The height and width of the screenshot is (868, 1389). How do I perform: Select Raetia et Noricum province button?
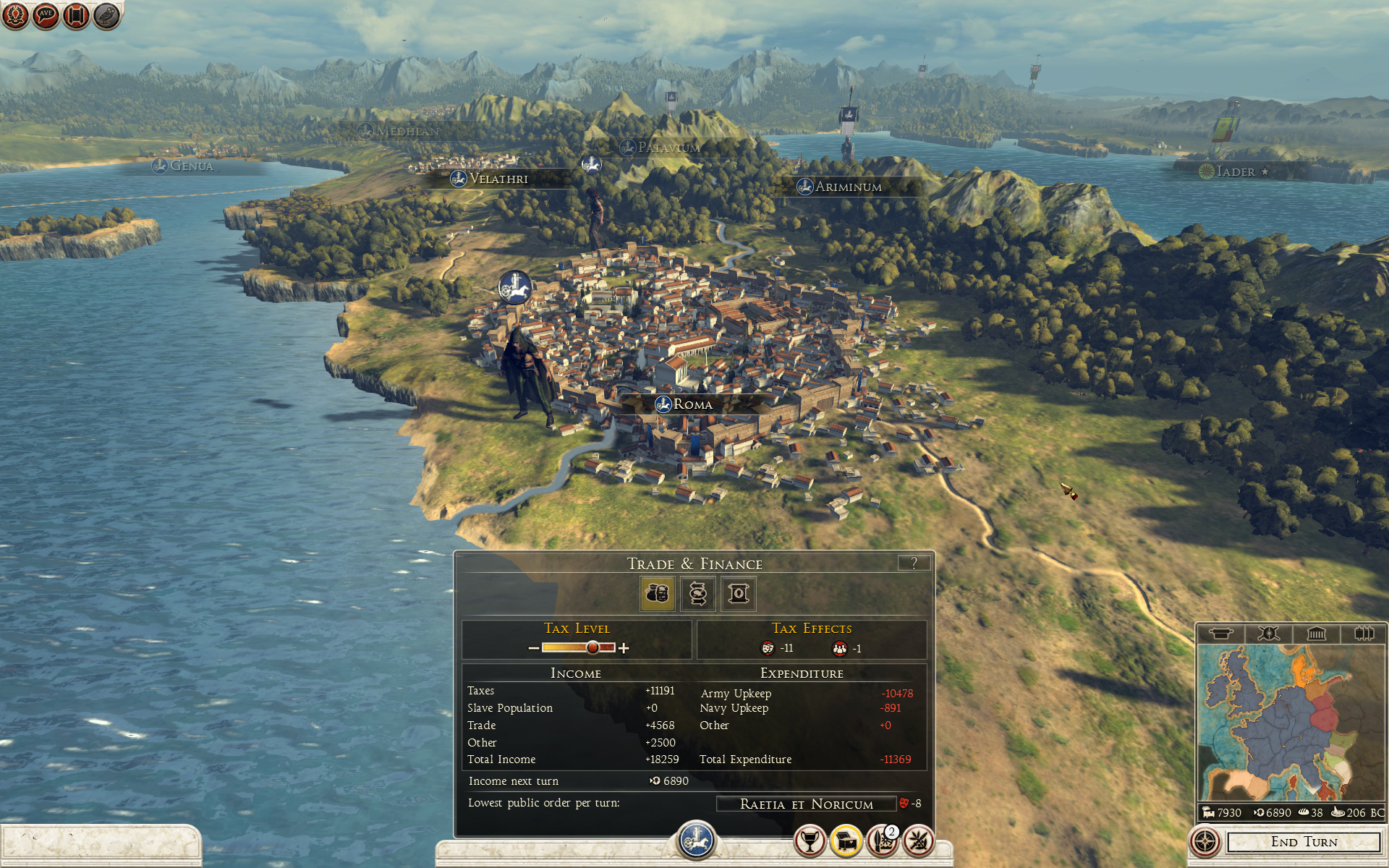coord(806,804)
